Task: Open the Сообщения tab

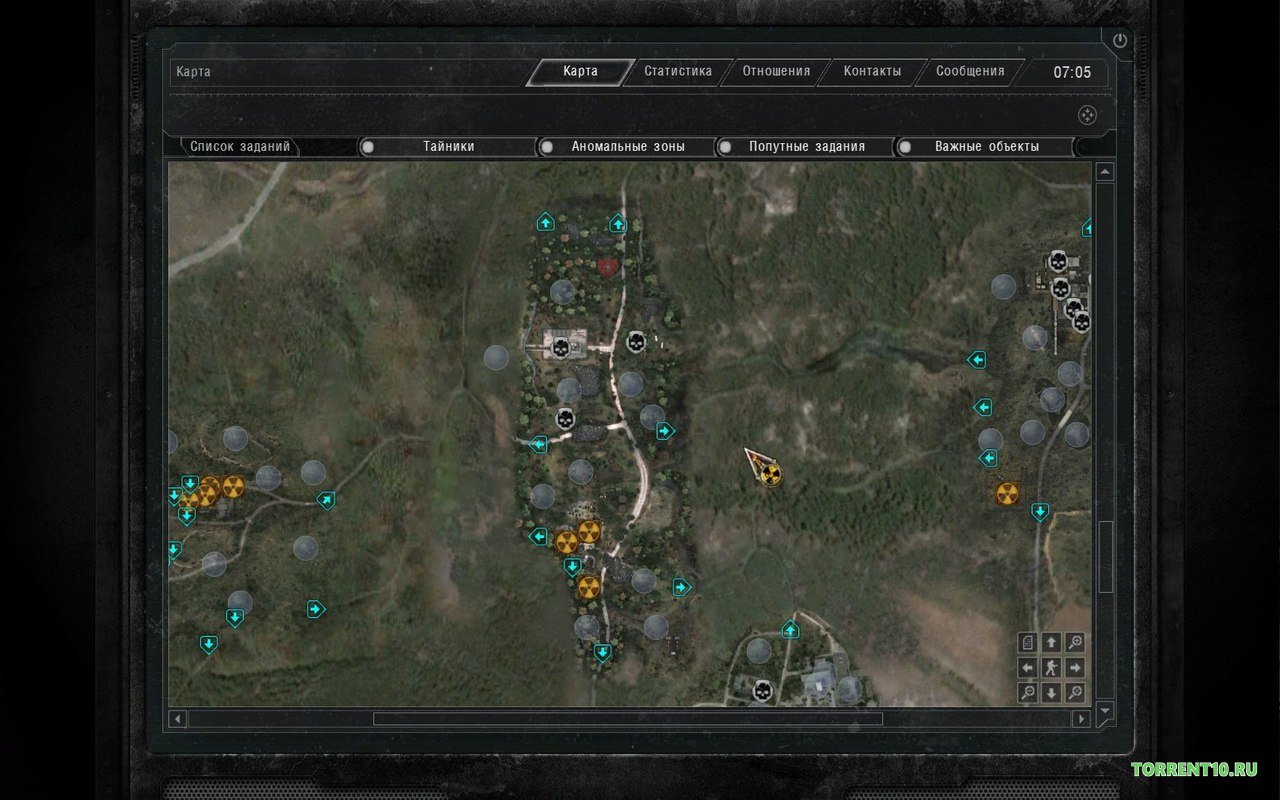Action: [x=970, y=72]
